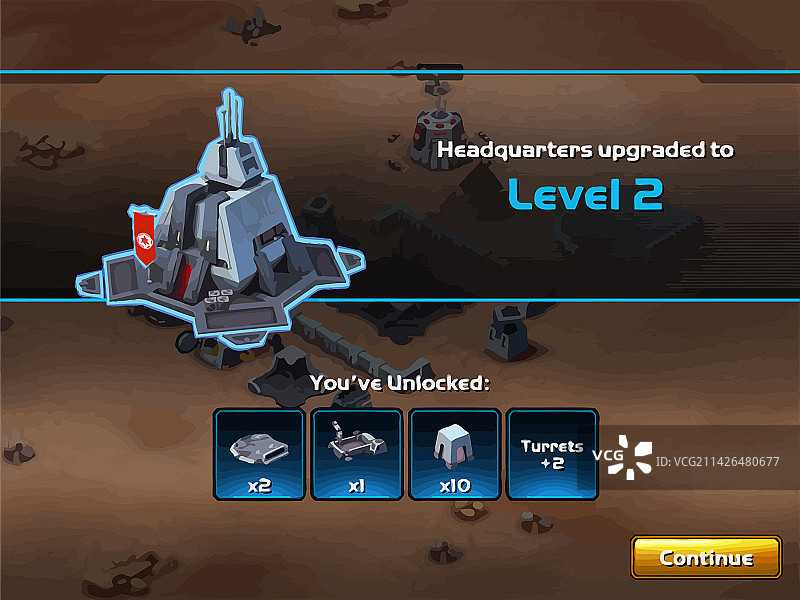Tap the x10 unlocked item tile

click(455, 454)
